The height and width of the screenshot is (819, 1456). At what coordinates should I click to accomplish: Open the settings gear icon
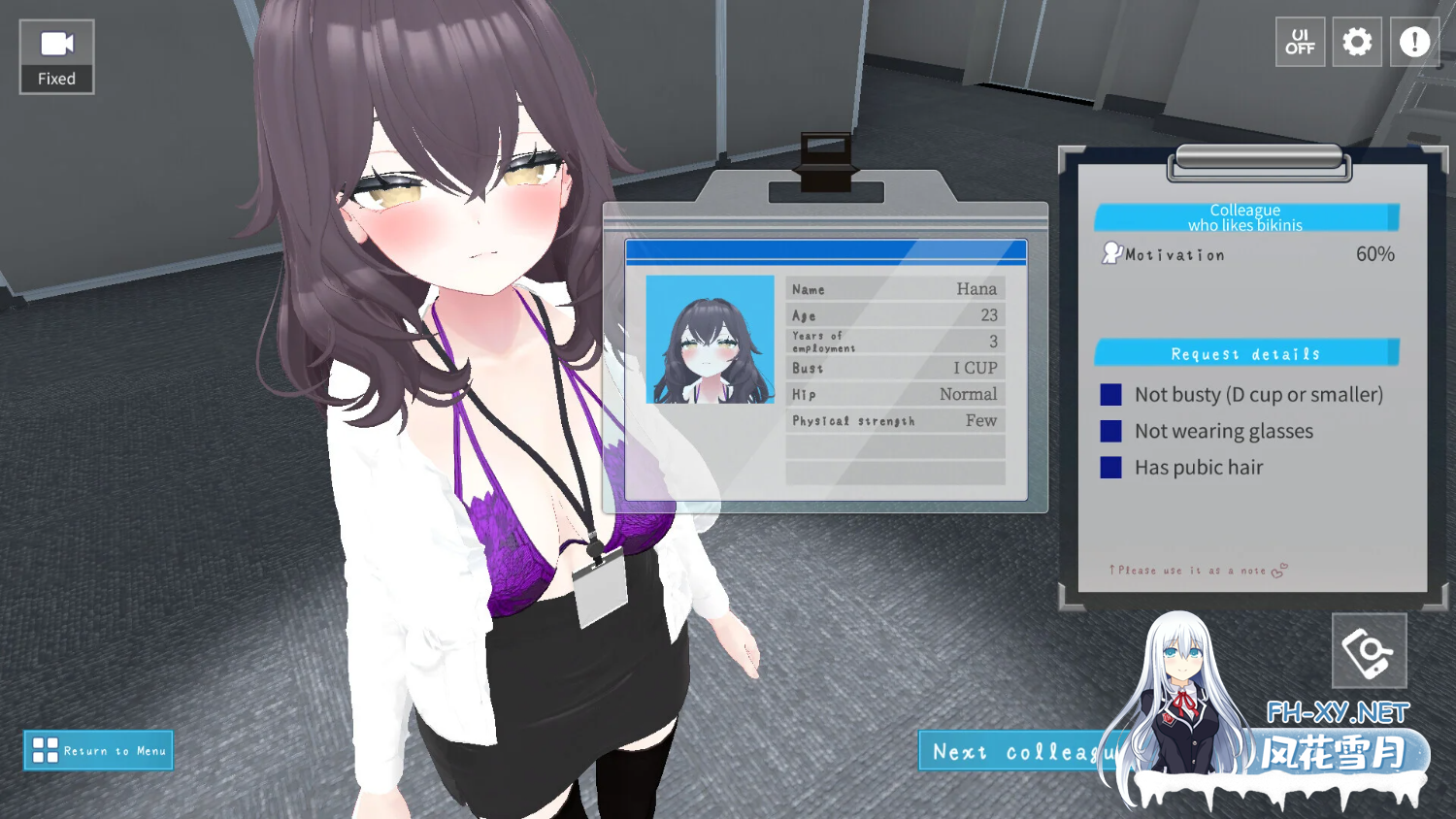point(1357,42)
